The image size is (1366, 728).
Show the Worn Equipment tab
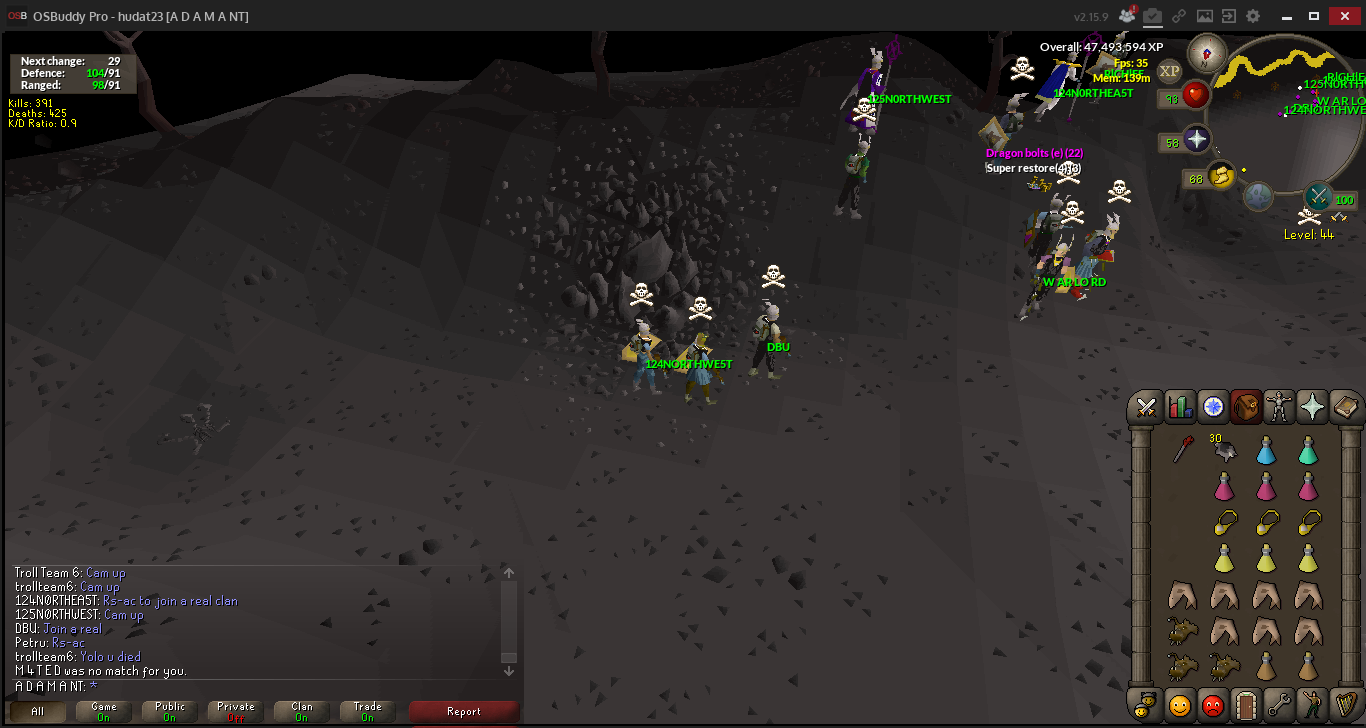1280,407
